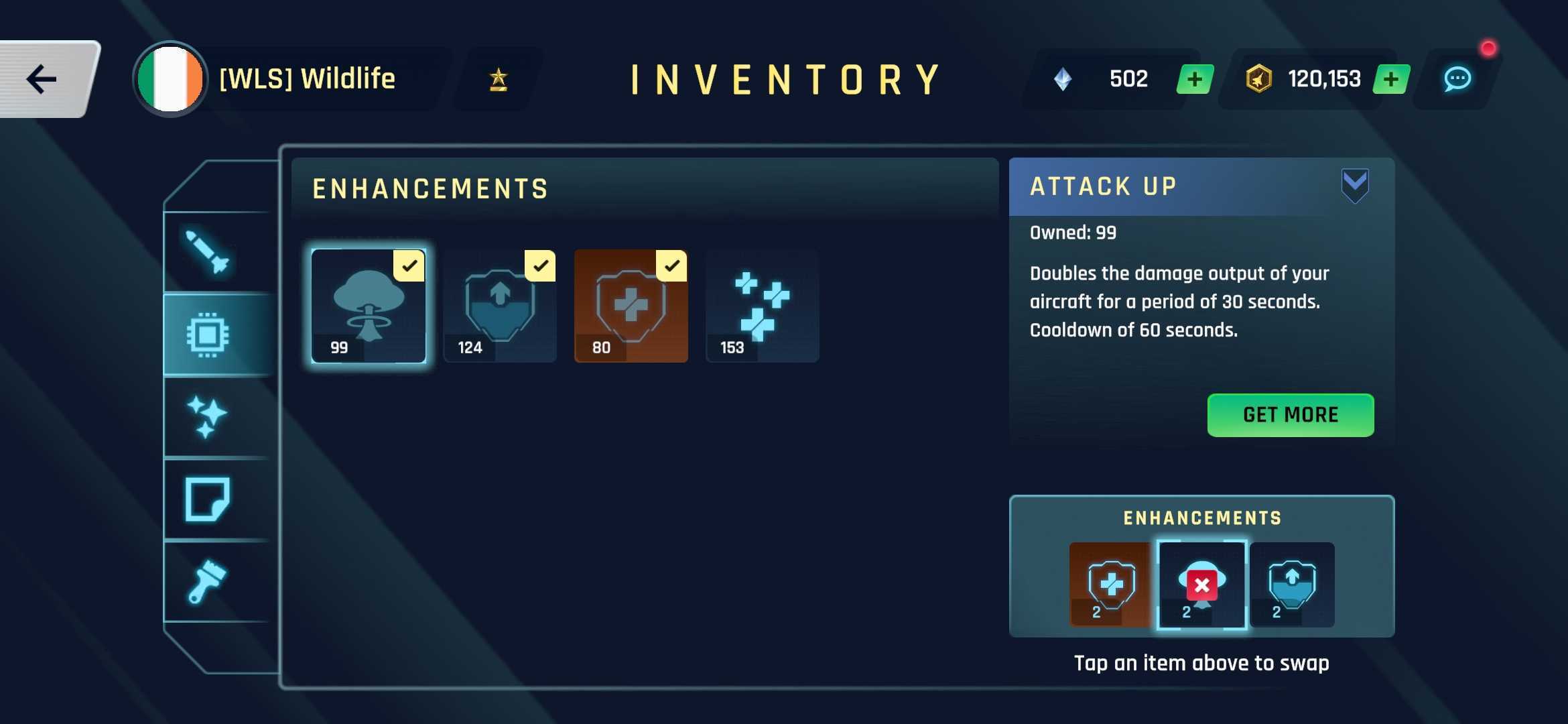Viewport: 1568px width, 724px height.
Task: Toggle the checkmark on the shield upgrade enhancement
Action: (540, 267)
